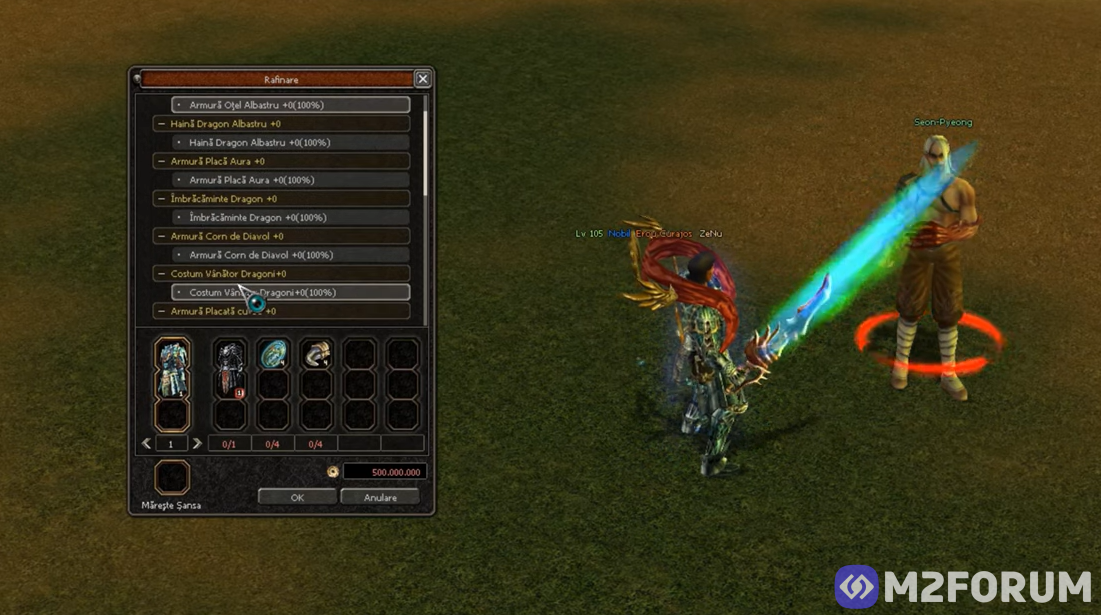
Task: Collapse the Costum Vânător Dragoni+0 category
Action: [x=162, y=274]
